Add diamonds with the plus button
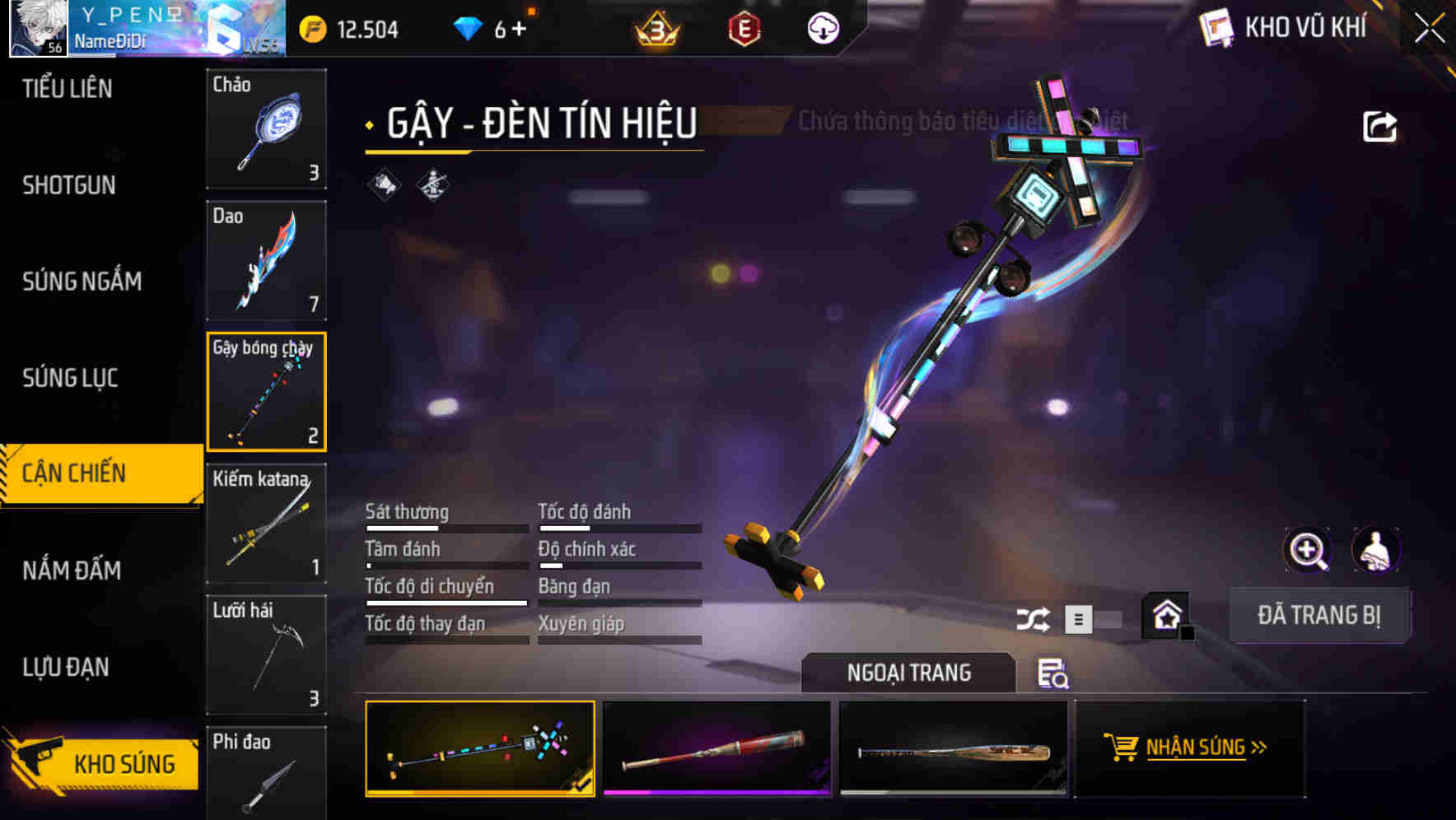Image resolution: width=1456 pixels, height=820 pixels. coord(519,30)
